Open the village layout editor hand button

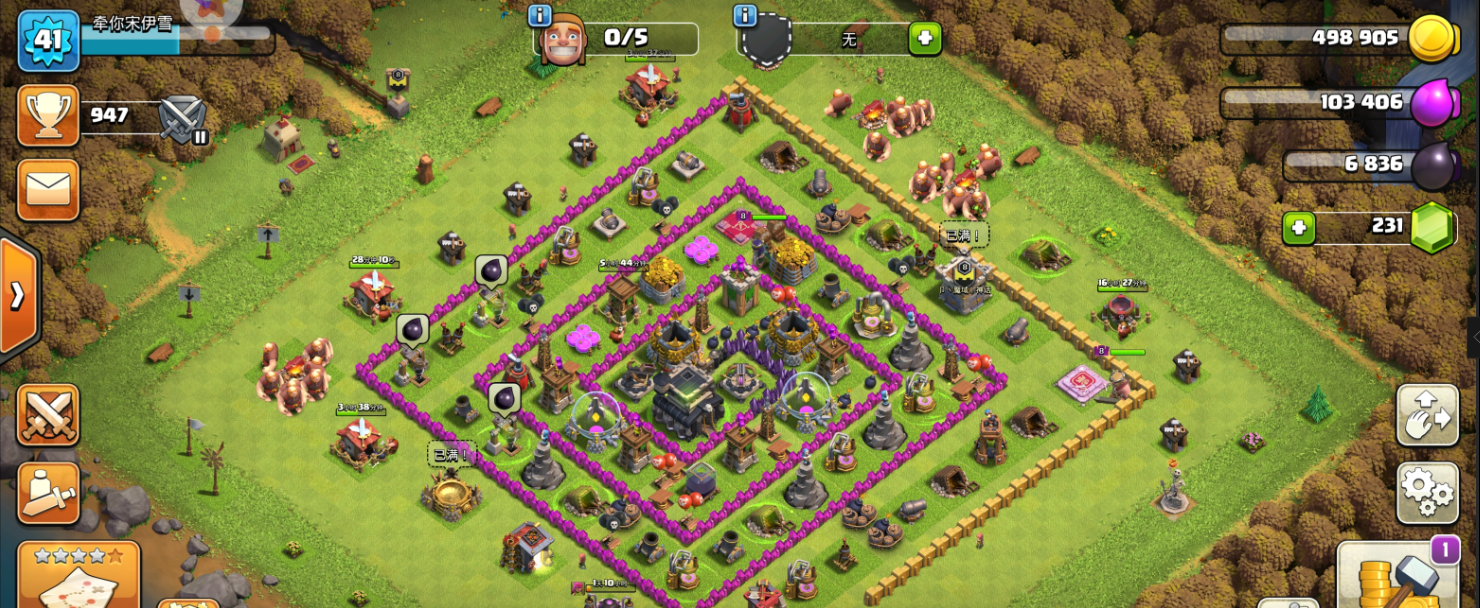click(1427, 414)
